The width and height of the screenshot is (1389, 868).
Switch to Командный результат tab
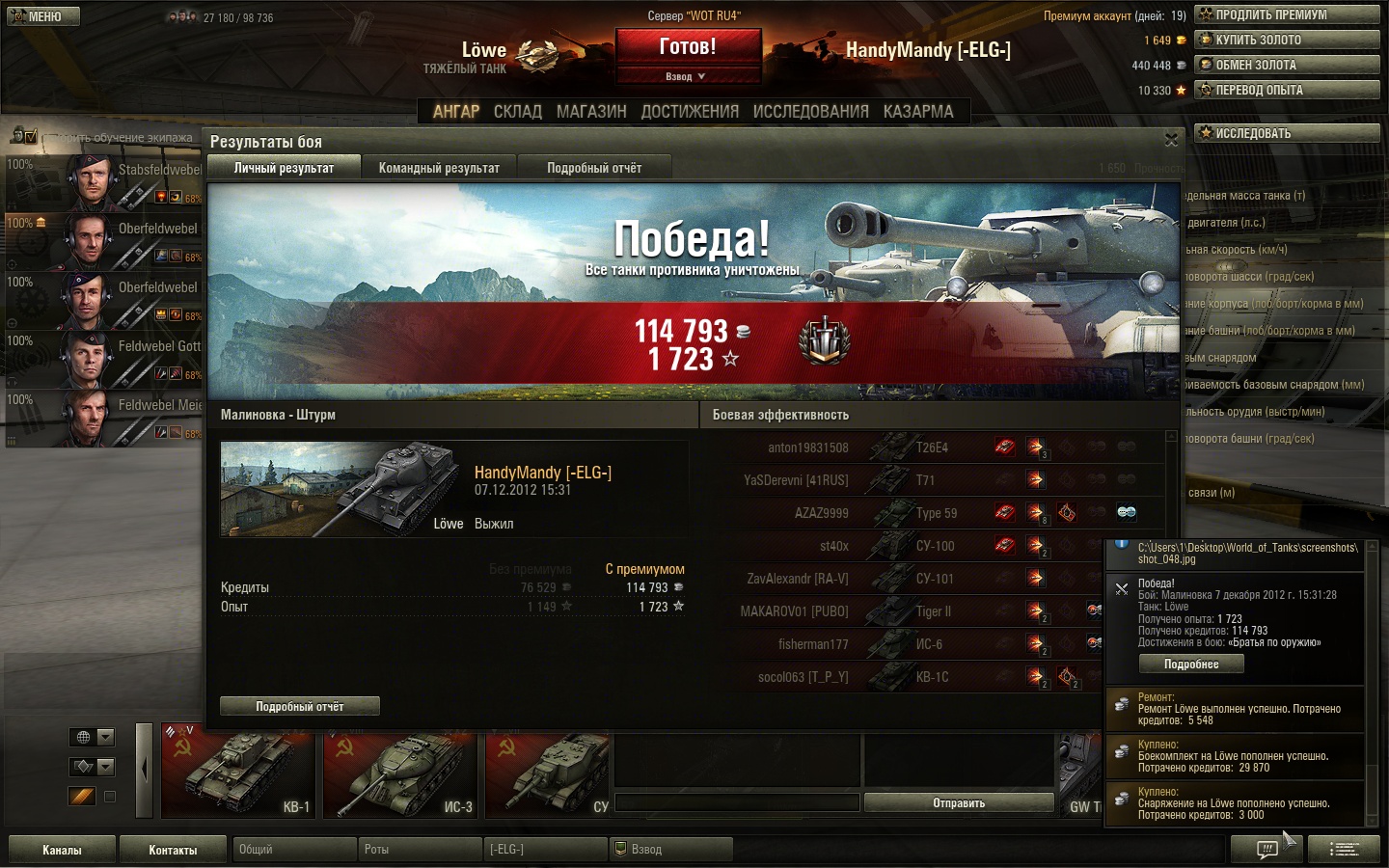[439, 168]
